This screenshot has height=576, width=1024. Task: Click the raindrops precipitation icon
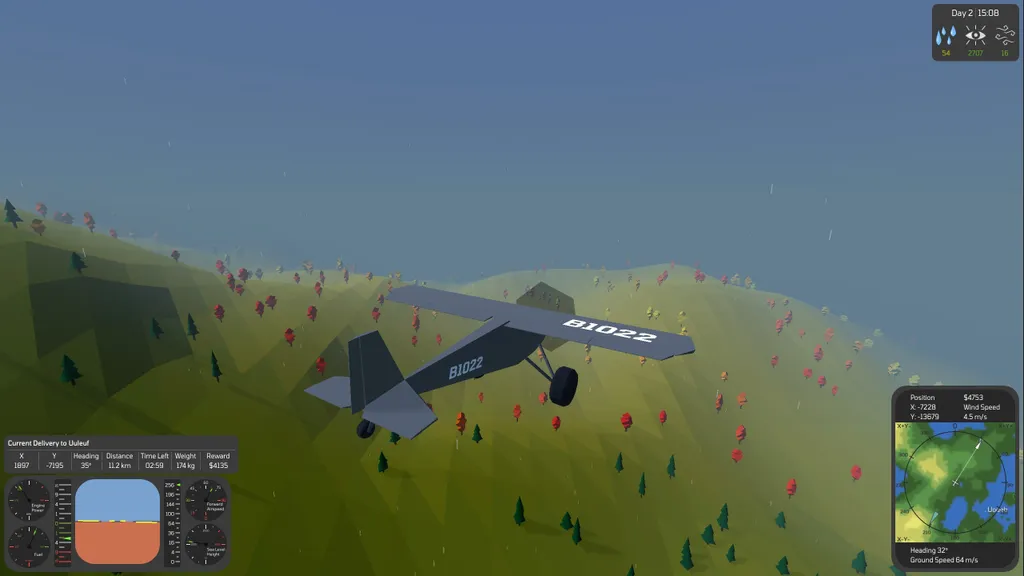[945, 37]
